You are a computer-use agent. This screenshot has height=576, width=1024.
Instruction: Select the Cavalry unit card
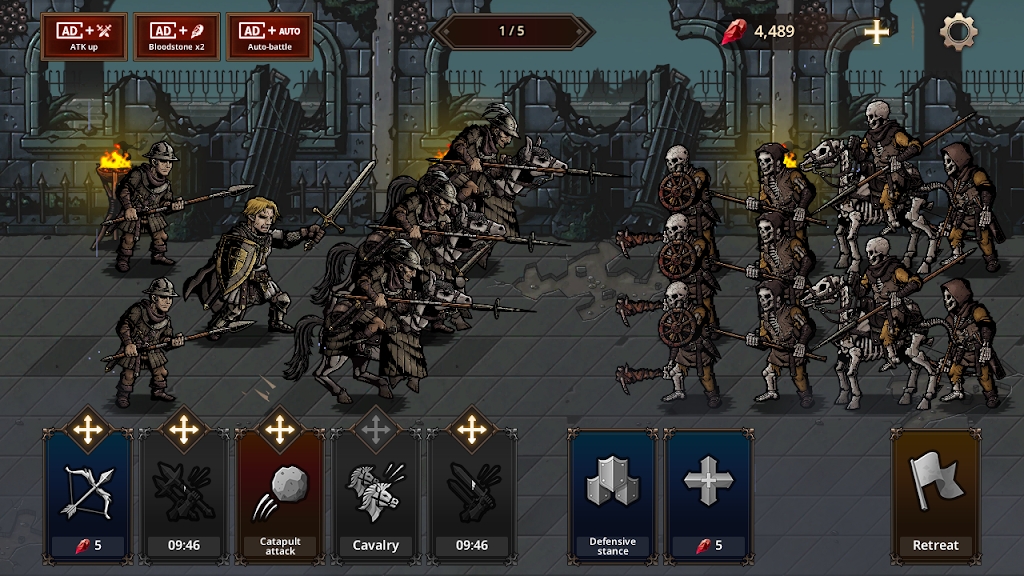click(376, 493)
